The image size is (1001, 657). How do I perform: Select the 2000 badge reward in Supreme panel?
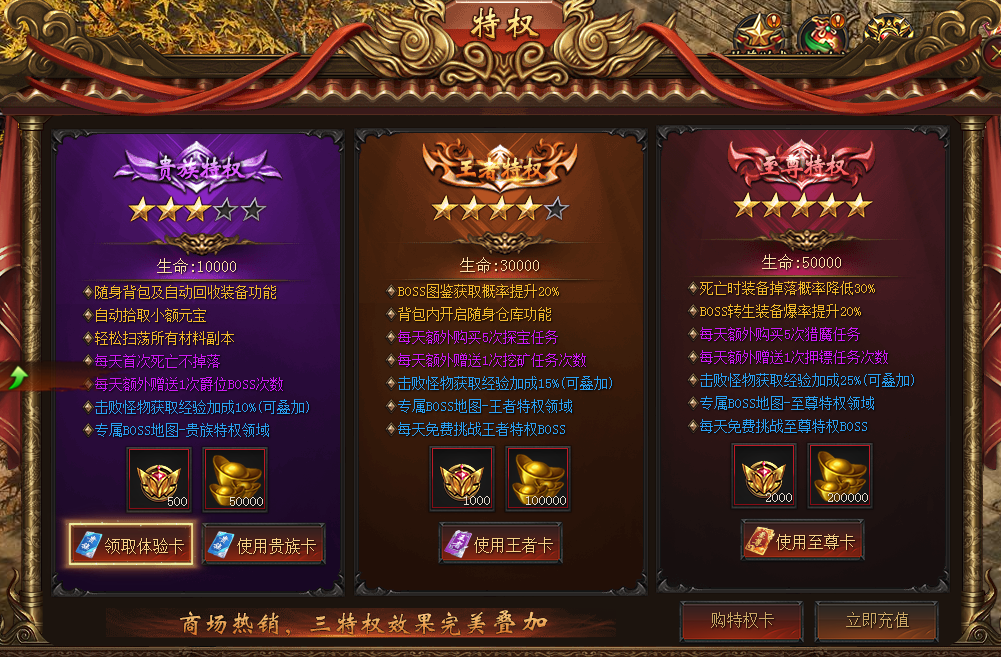point(764,475)
